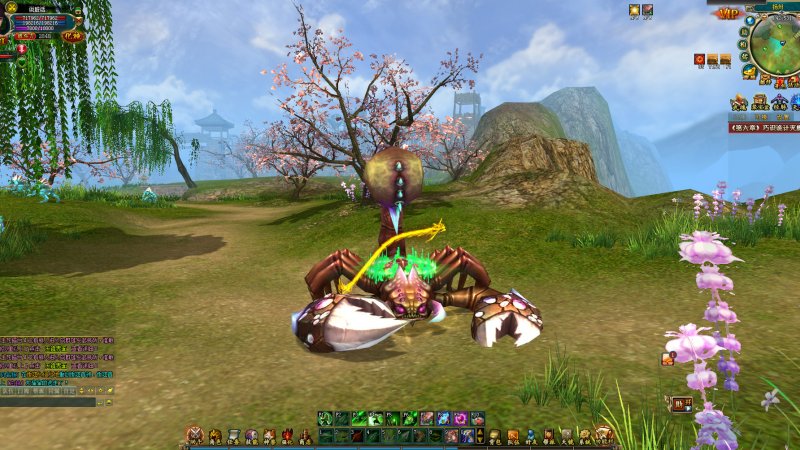Open the quest tracker chapter entry
The image size is (800, 450).
[764, 128]
